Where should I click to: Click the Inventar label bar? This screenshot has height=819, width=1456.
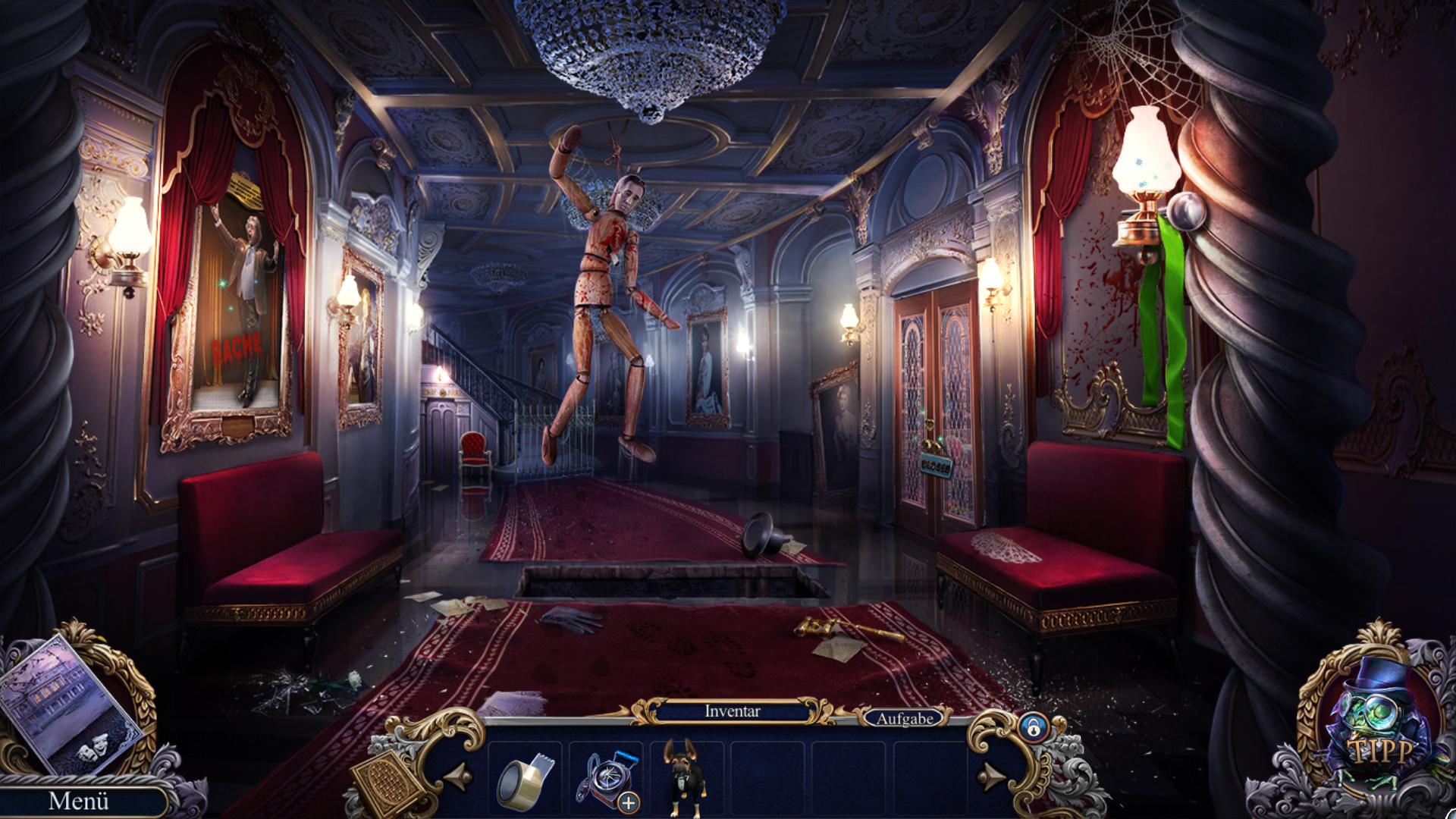(732, 711)
